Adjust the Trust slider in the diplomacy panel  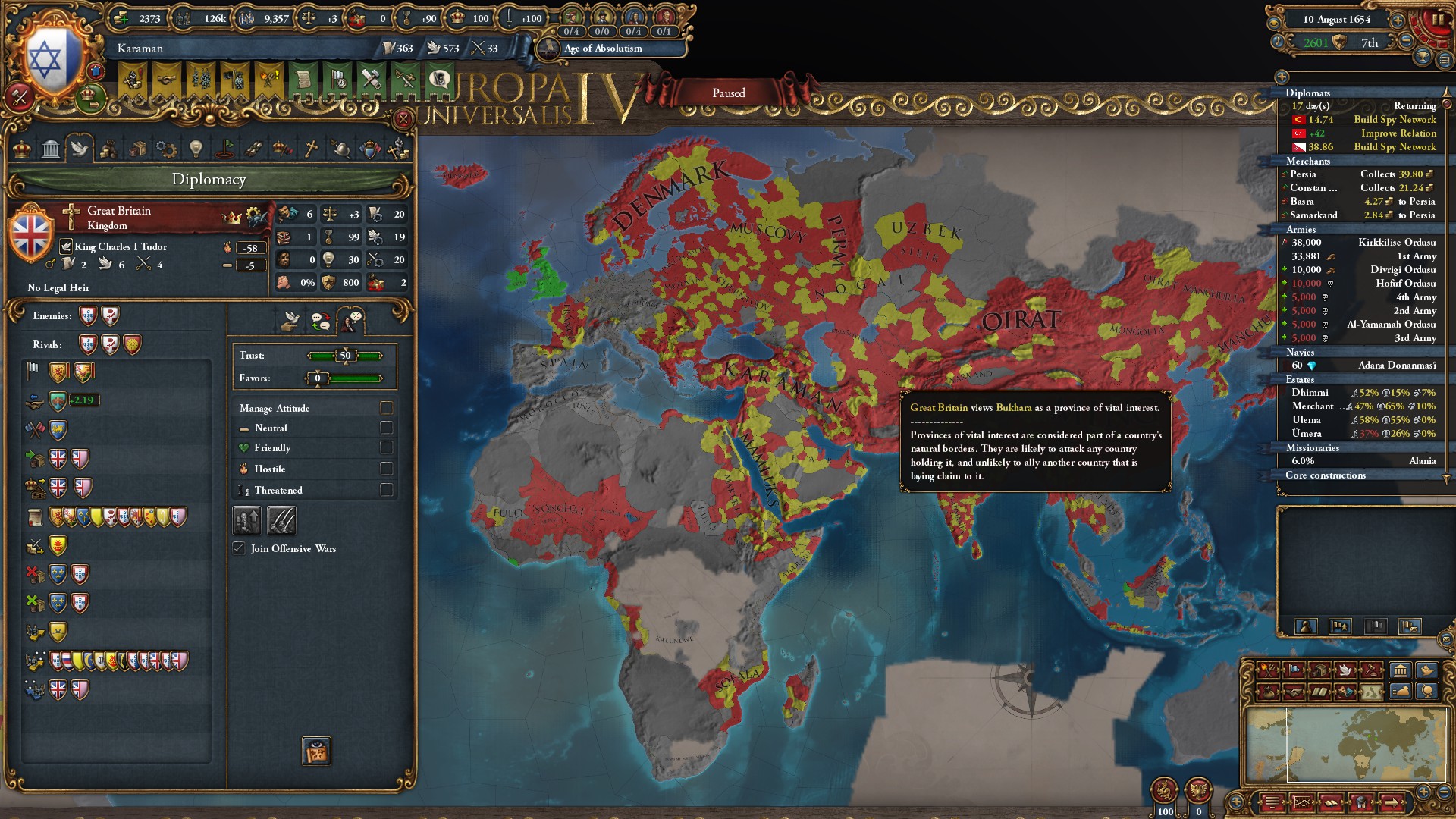[x=345, y=354]
